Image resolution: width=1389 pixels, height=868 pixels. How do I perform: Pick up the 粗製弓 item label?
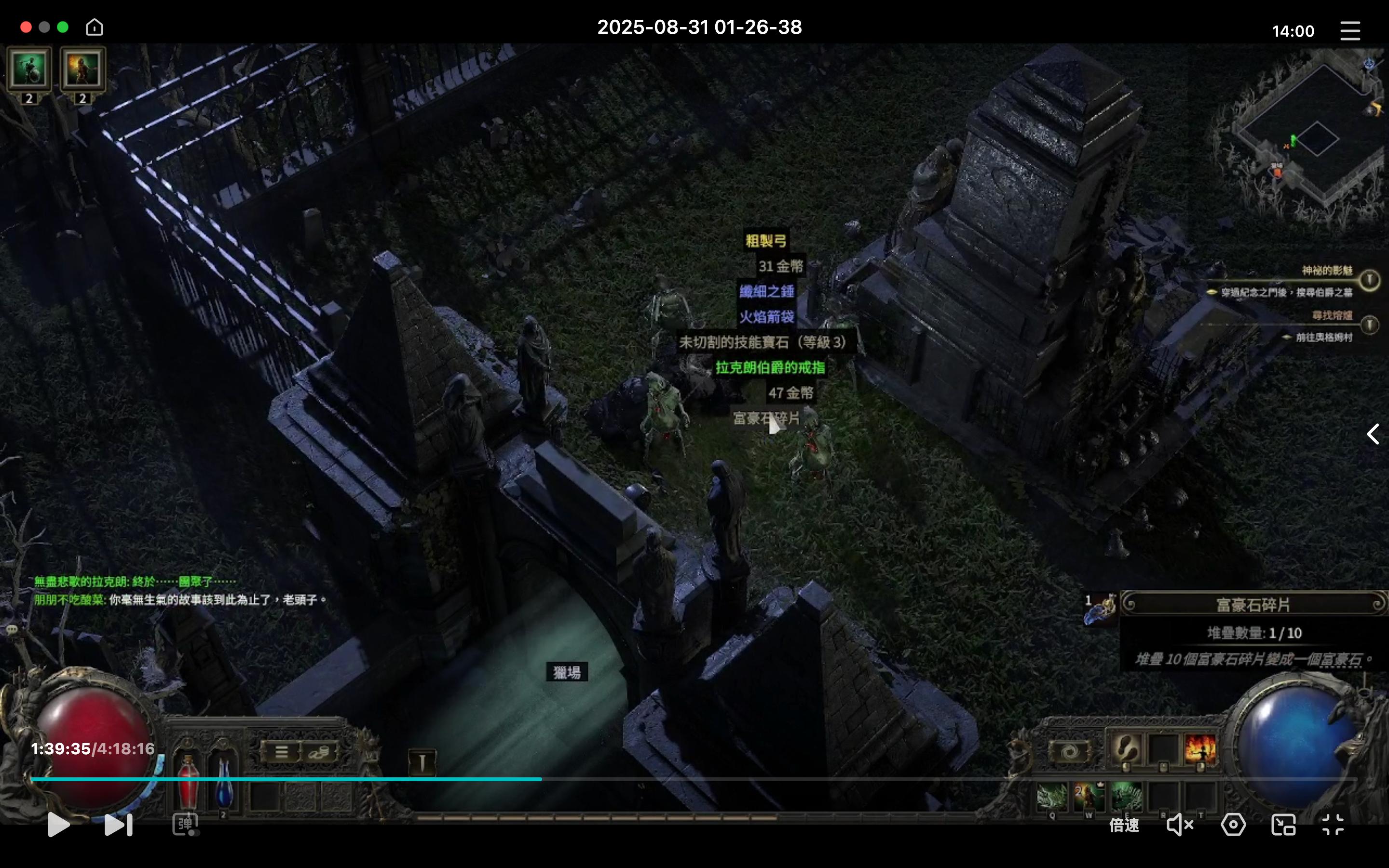click(766, 241)
